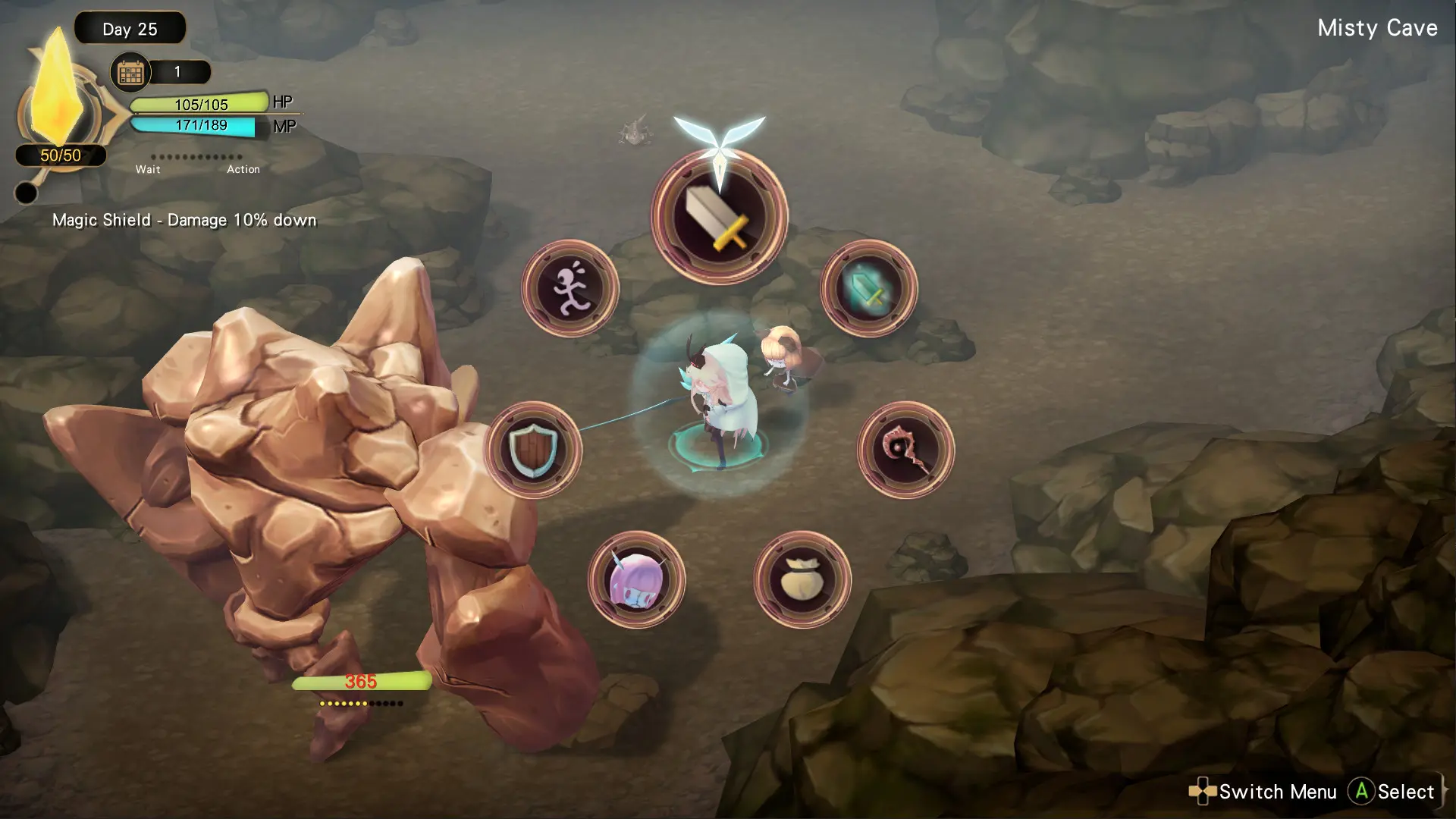This screenshot has width=1456, height=819.
Task: Select the sword Attack command
Action: [x=719, y=218]
